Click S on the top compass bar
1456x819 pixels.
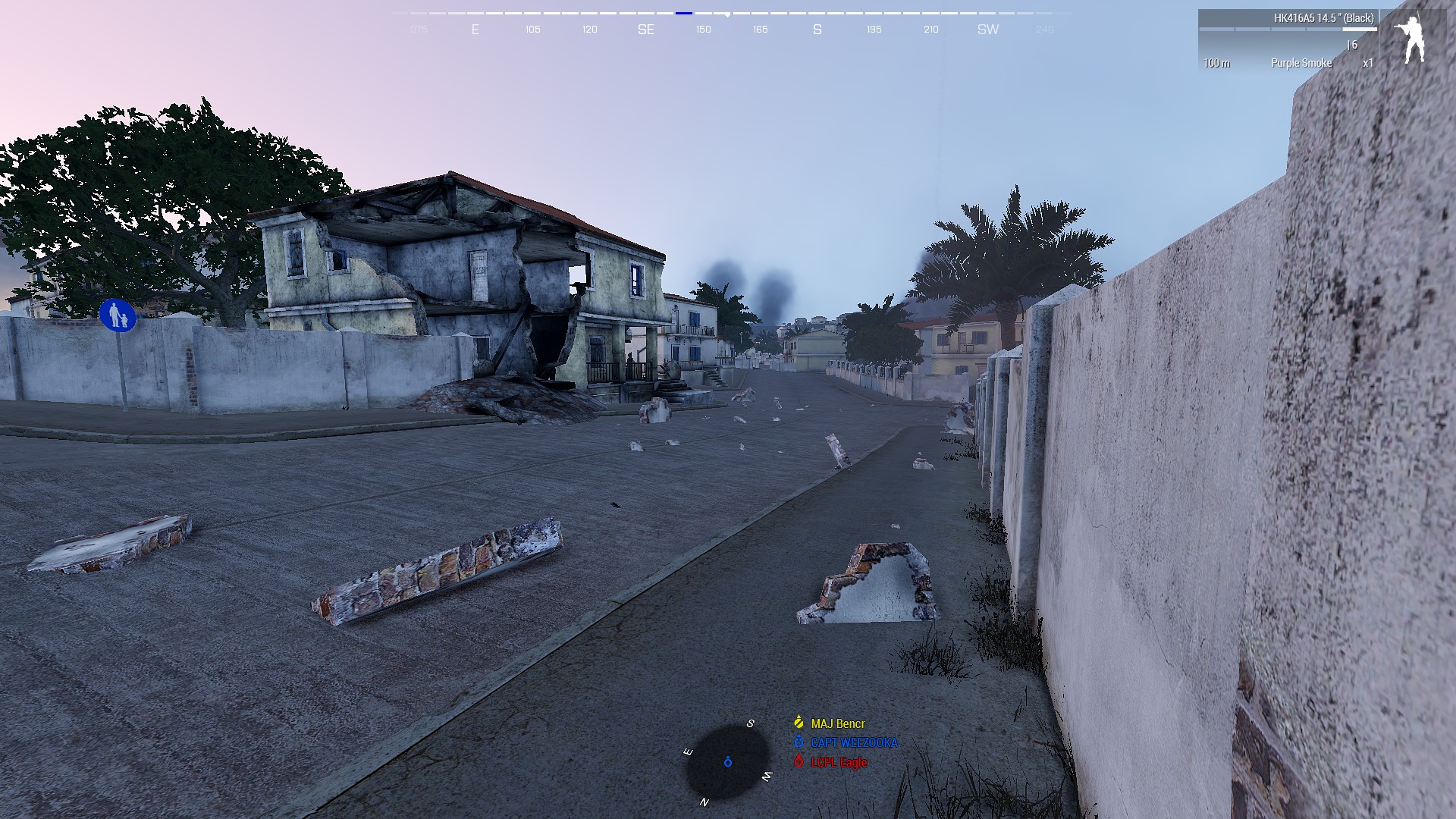point(816,30)
